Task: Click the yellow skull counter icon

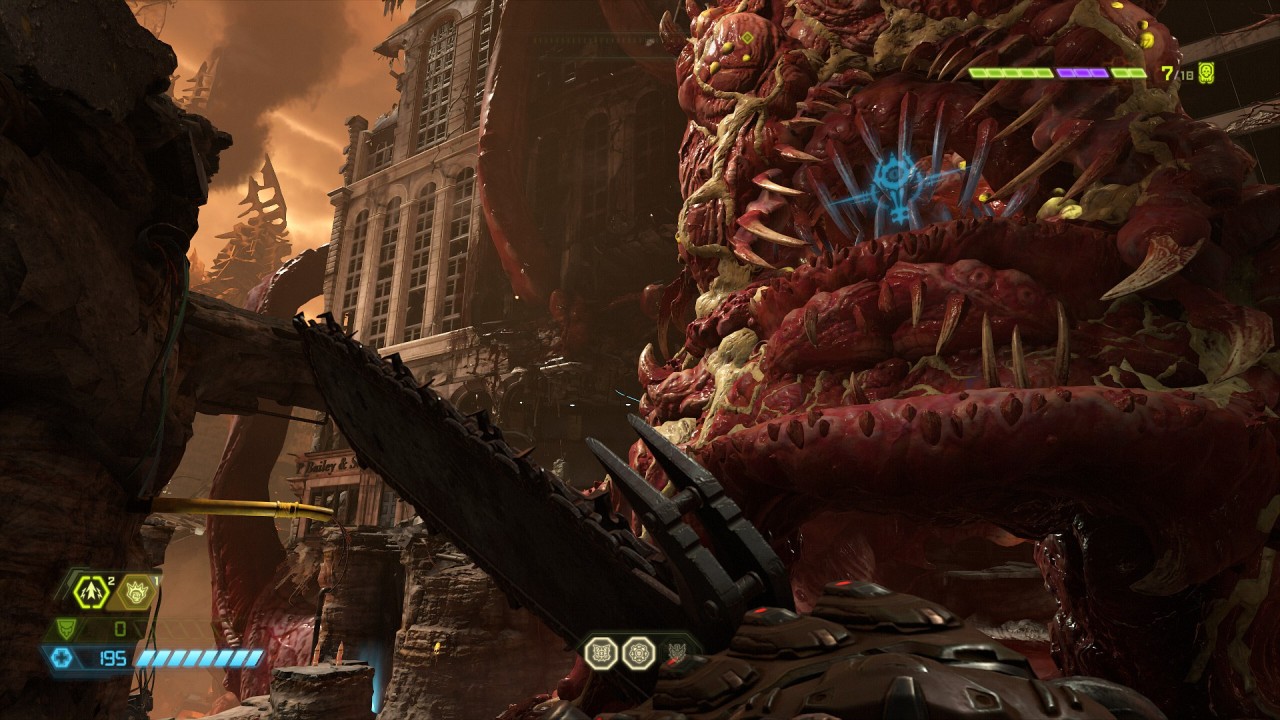Action: click(1206, 72)
